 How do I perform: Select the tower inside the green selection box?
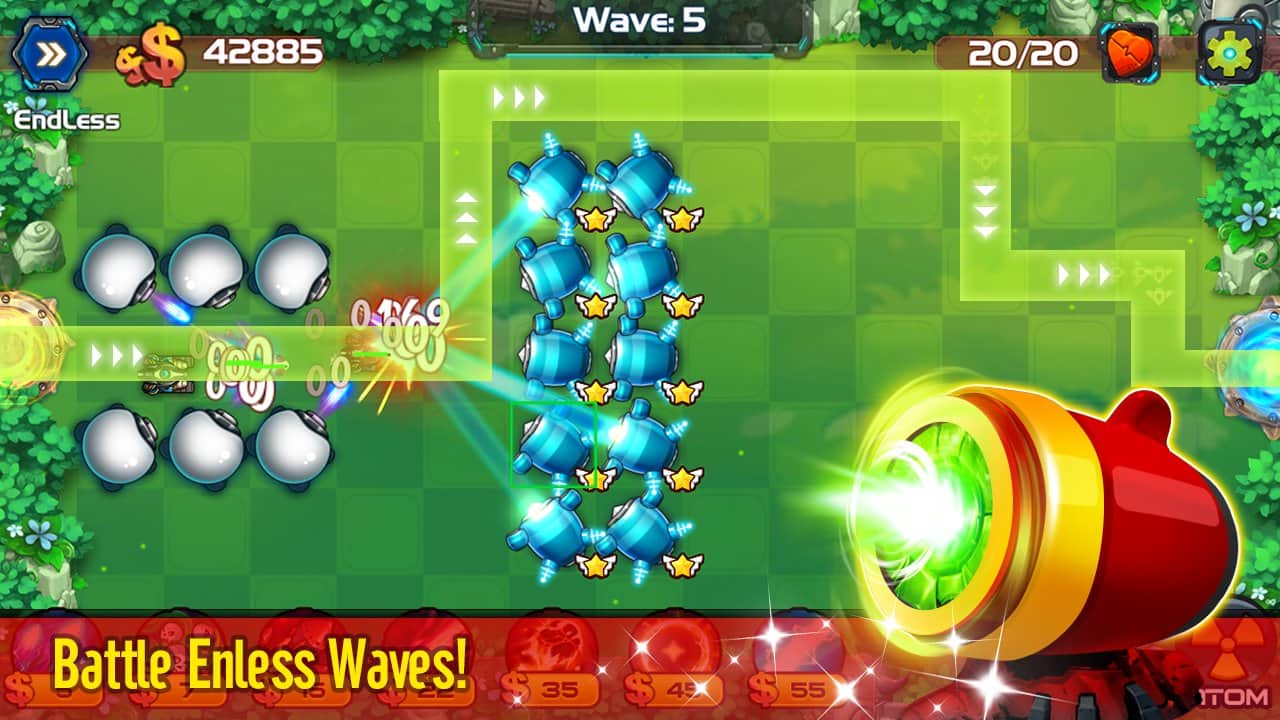(555, 445)
